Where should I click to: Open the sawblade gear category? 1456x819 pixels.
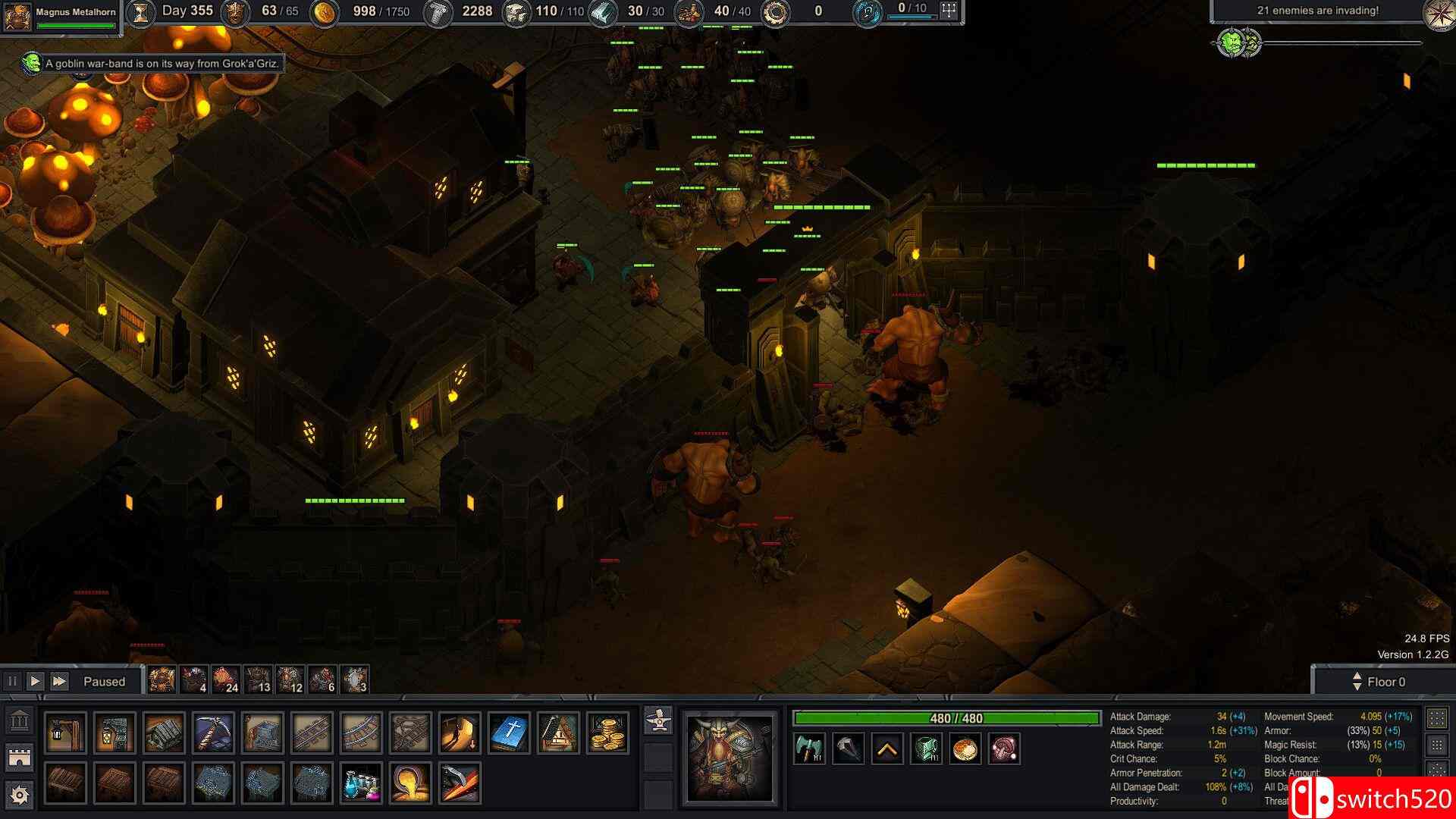tap(20, 795)
